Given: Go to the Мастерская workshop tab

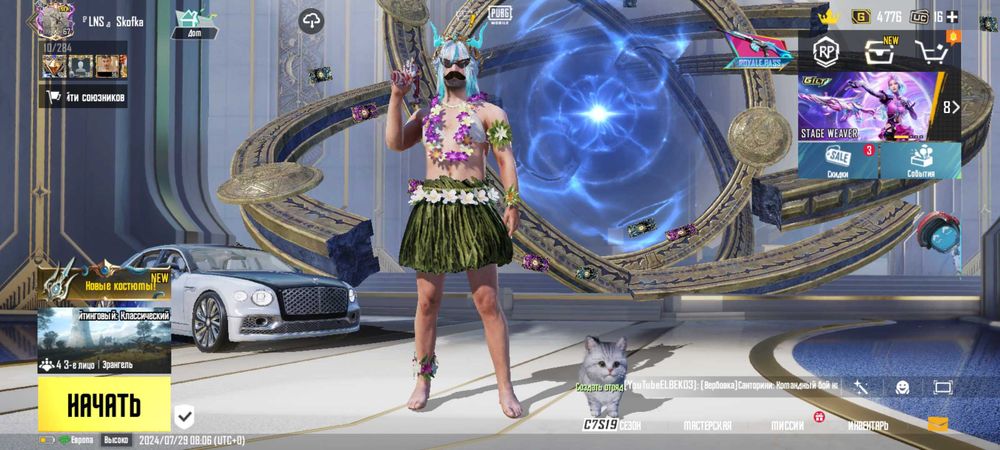Looking at the screenshot, I should [x=706, y=425].
